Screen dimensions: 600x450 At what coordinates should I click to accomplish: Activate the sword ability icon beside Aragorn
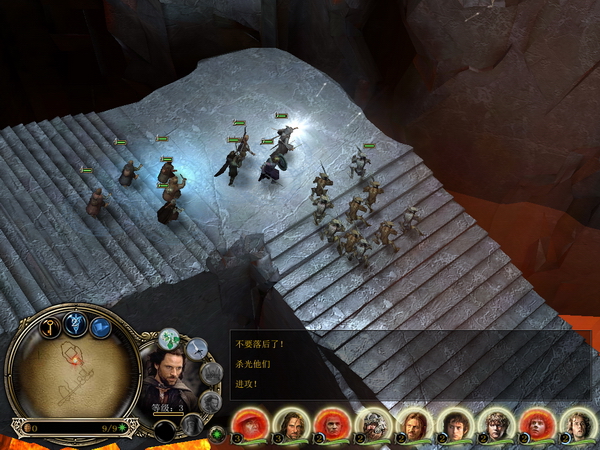tap(196, 348)
